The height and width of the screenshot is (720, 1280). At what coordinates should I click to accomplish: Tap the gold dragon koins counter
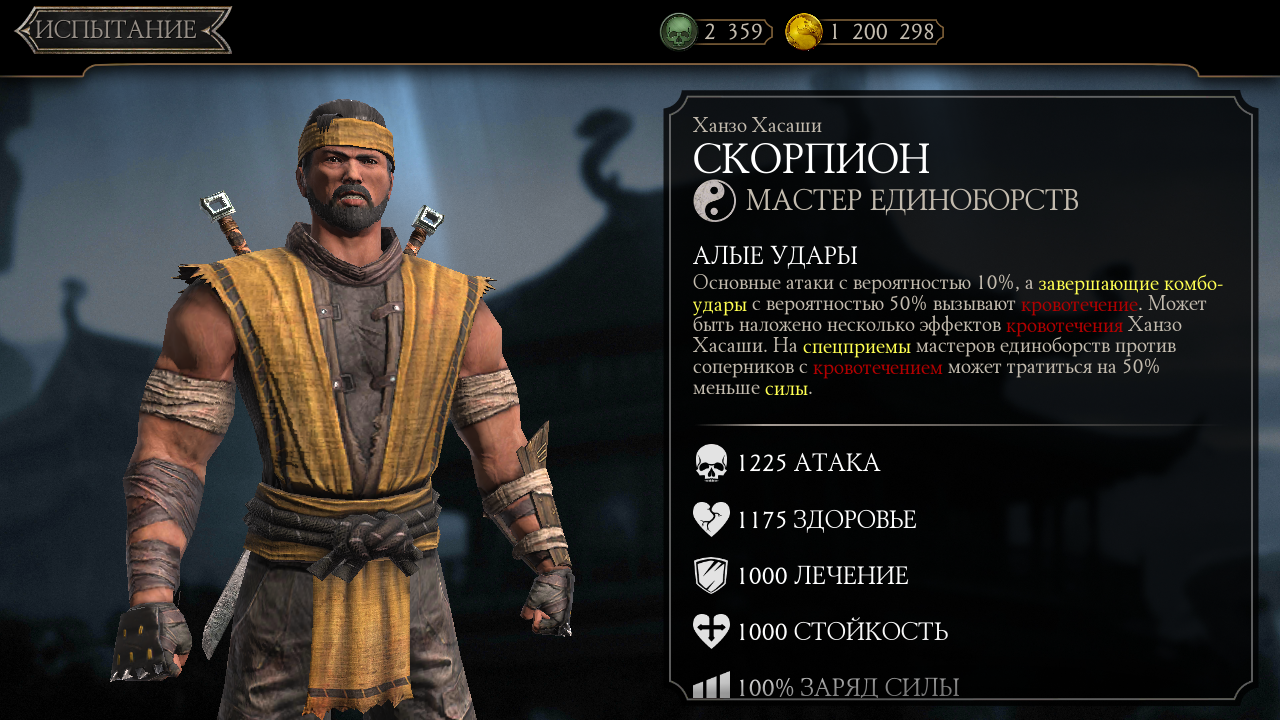[864, 32]
